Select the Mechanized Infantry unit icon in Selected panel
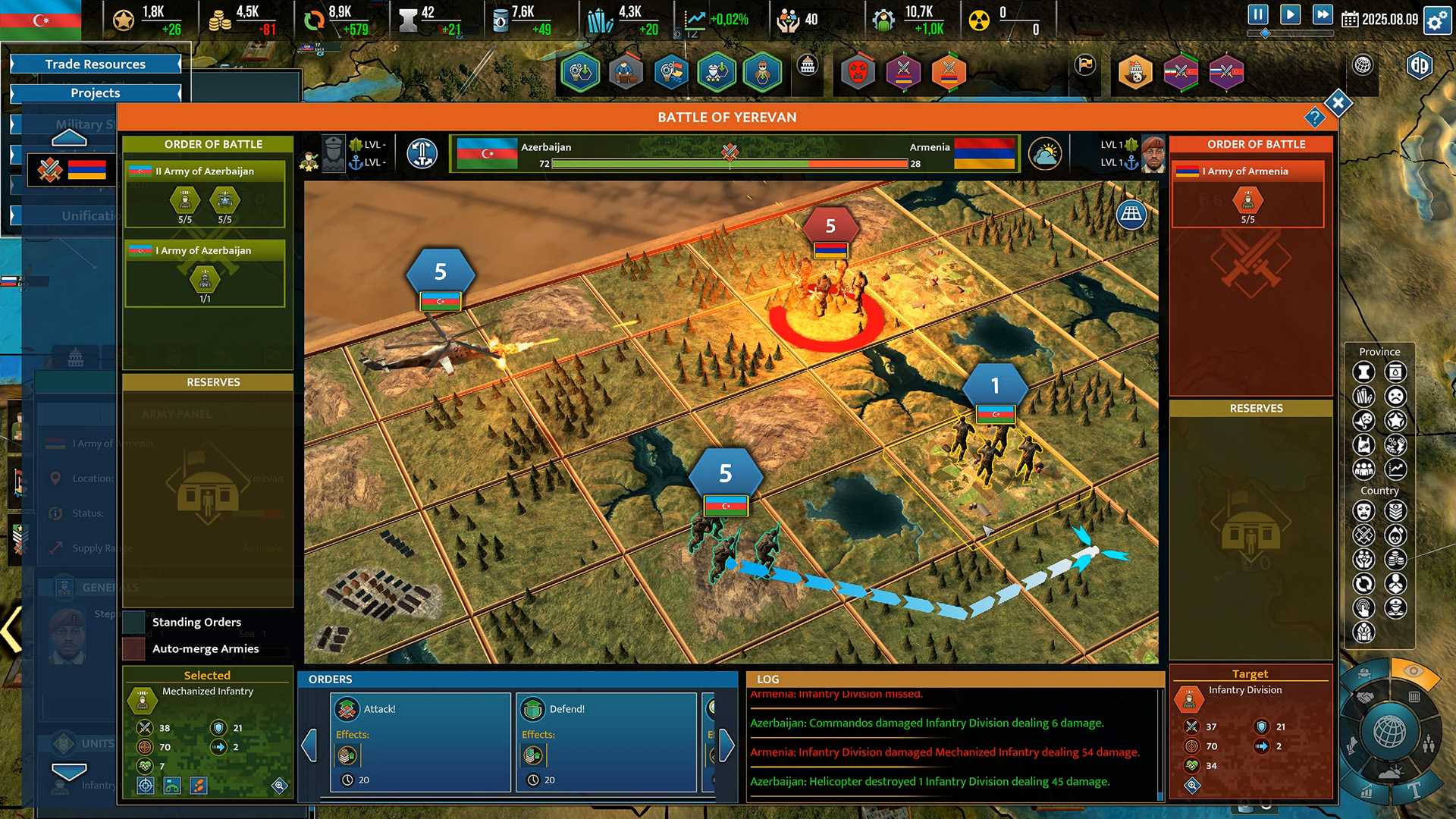Viewport: 1456px width, 819px height. (x=141, y=699)
